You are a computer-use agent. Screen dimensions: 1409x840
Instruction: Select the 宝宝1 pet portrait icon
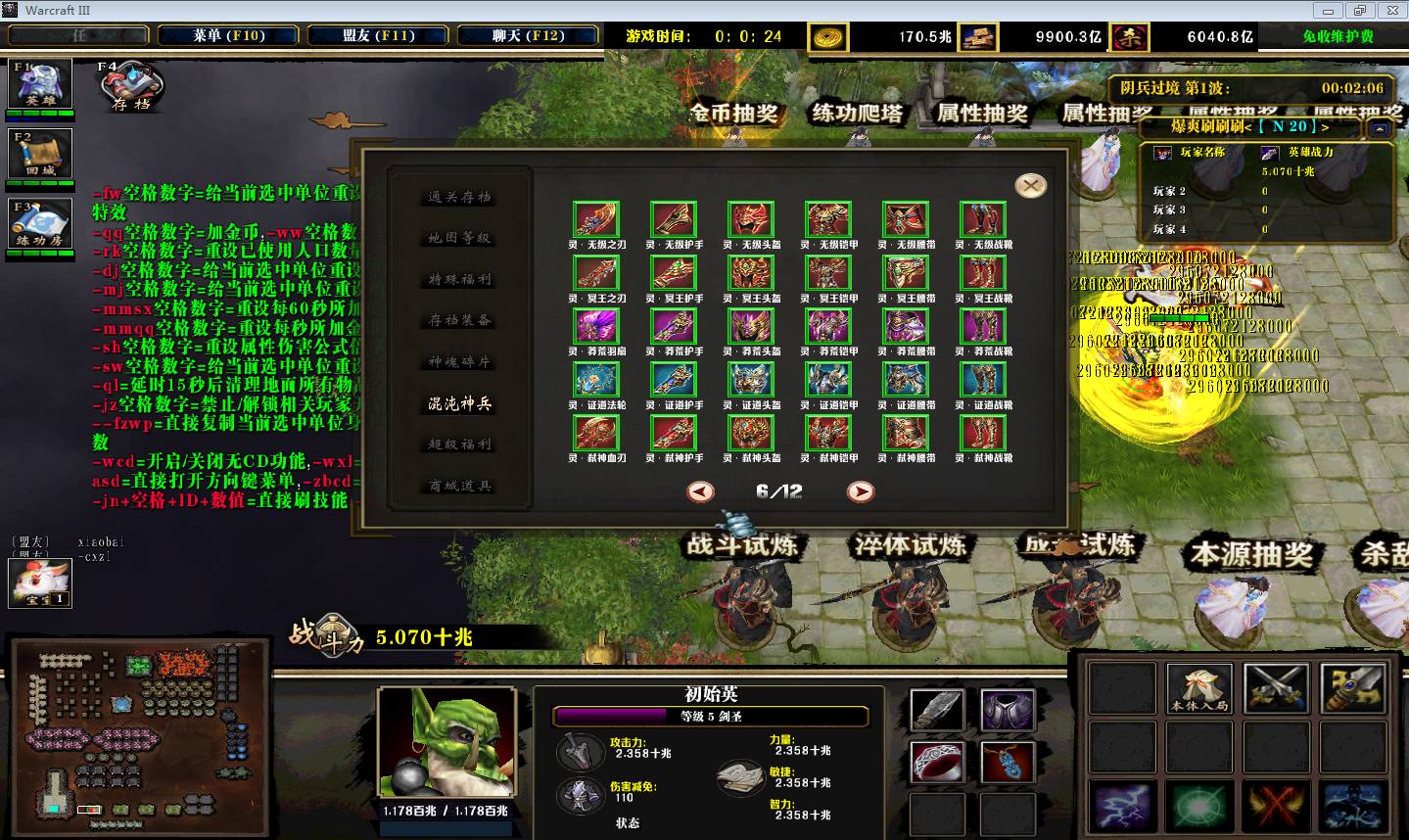[39, 584]
